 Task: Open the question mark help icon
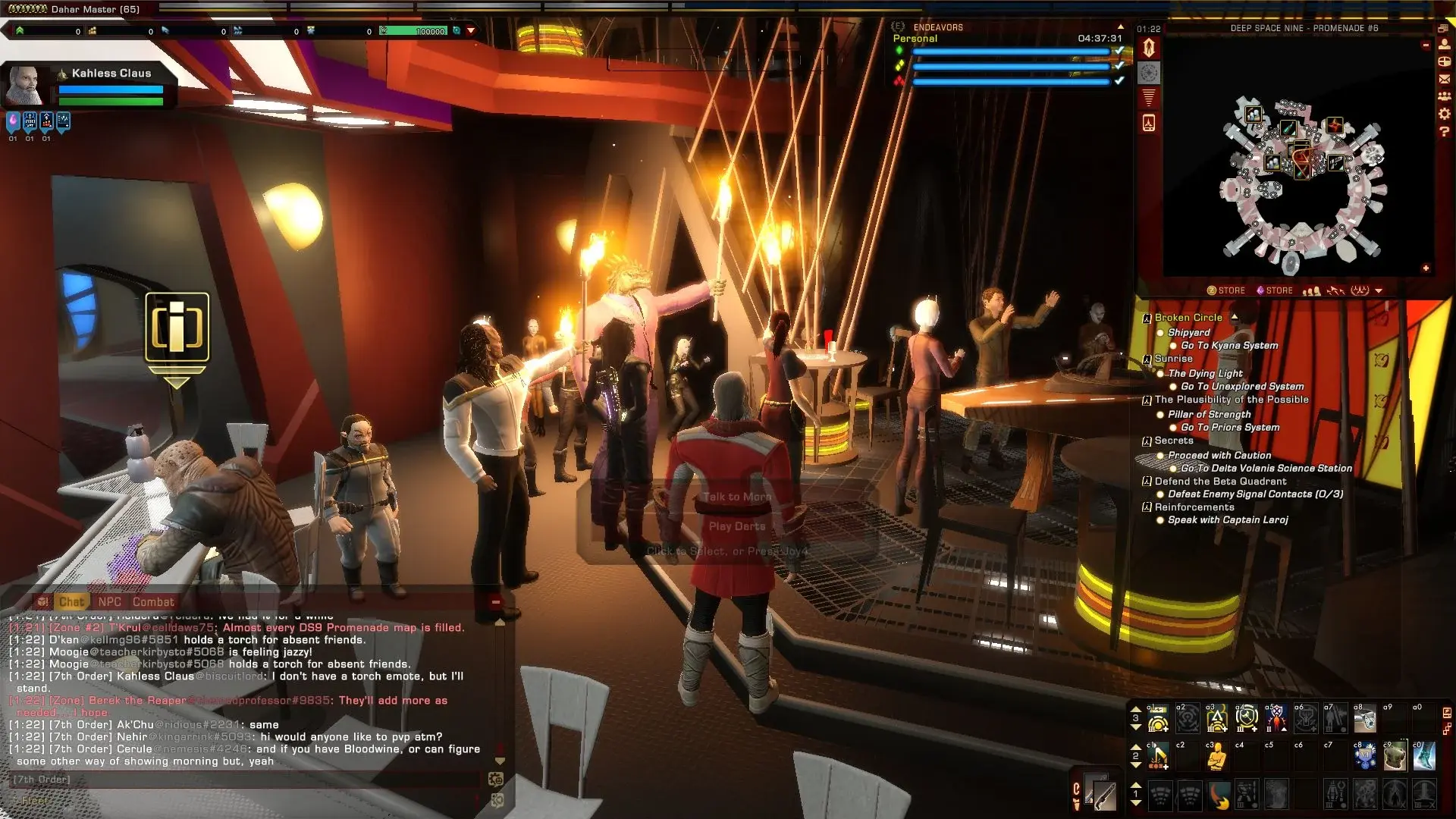pos(1444,131)
